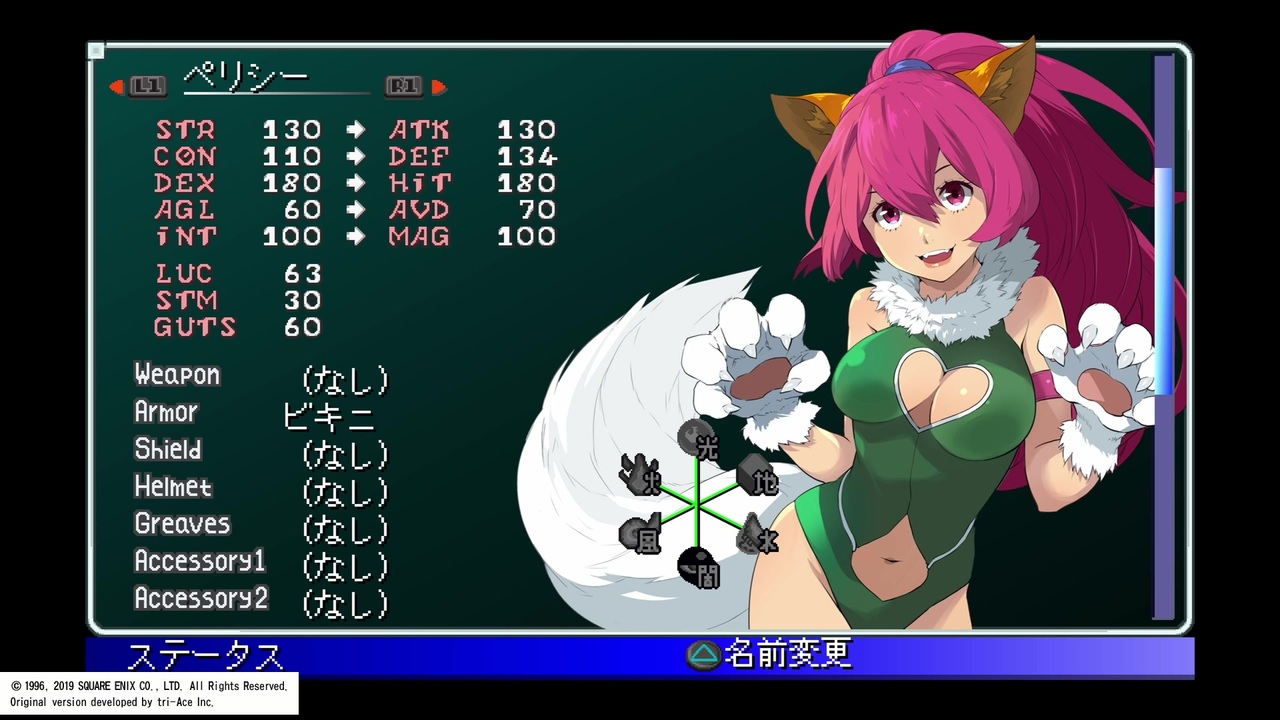Click the Shield slot showing (なし)
The image size is (1280, 720).
click(x=345, y=453)
